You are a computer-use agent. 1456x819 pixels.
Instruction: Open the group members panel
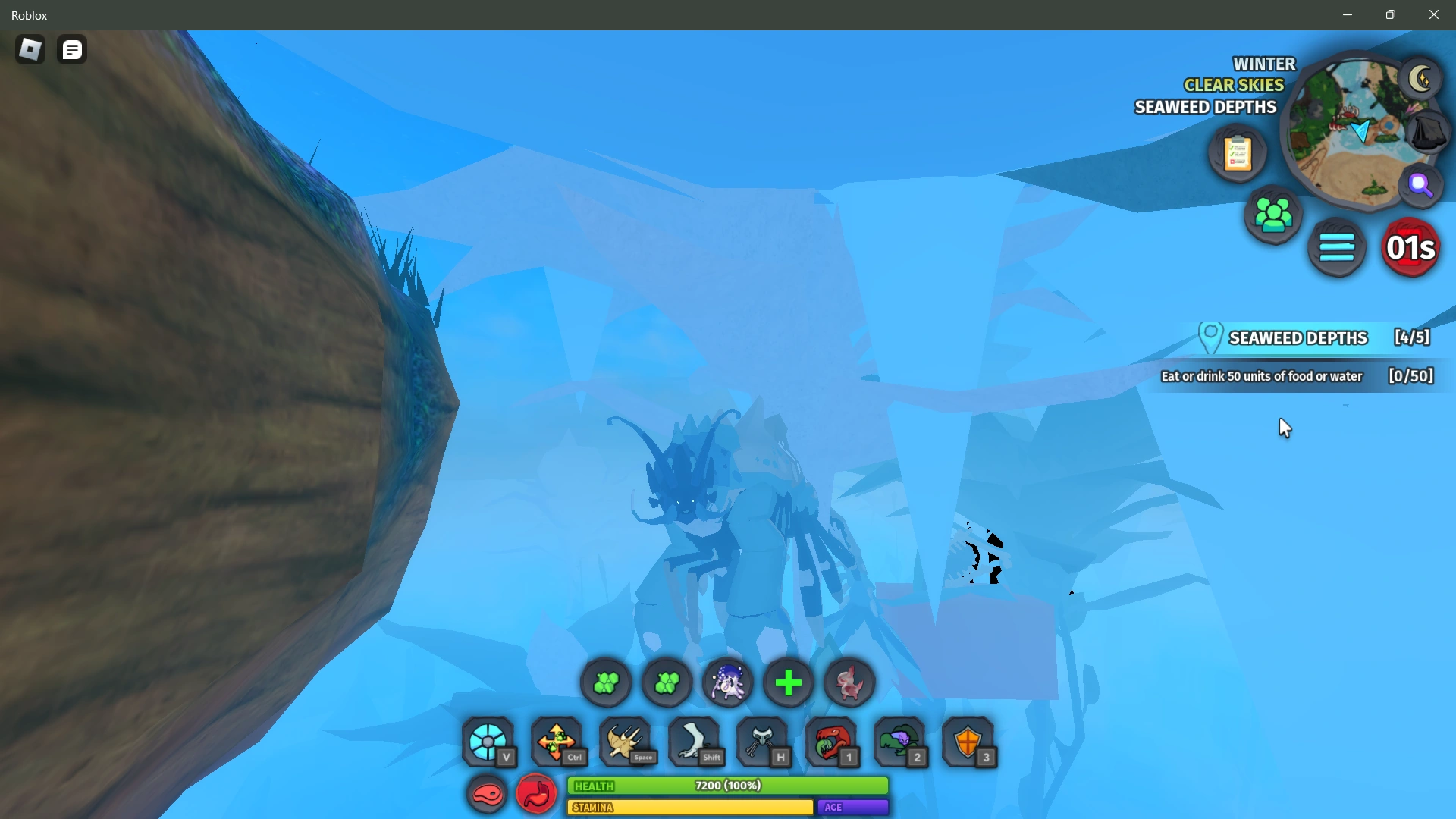coord(1274,216)
